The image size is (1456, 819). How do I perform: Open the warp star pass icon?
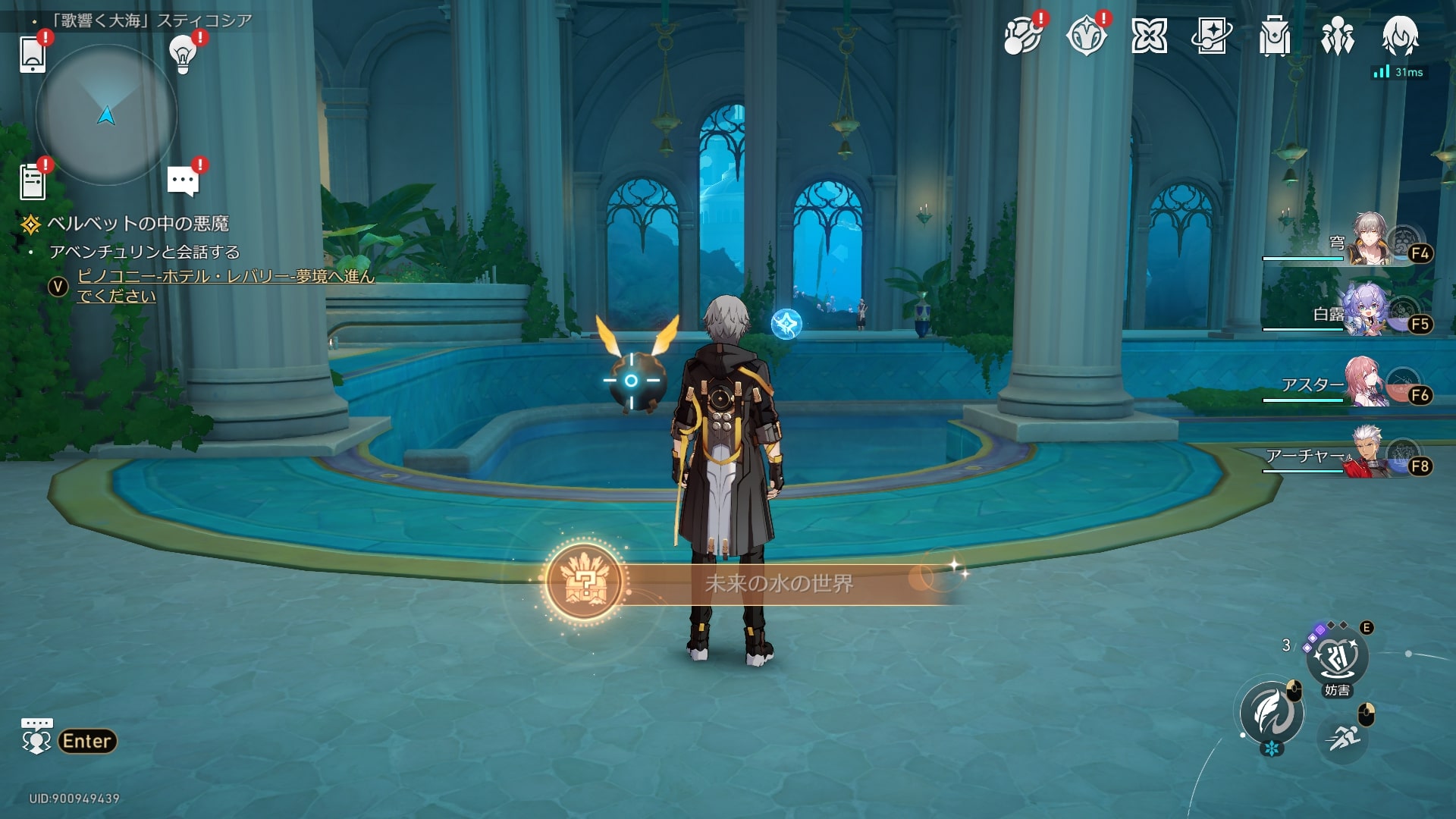point(1211,36)
